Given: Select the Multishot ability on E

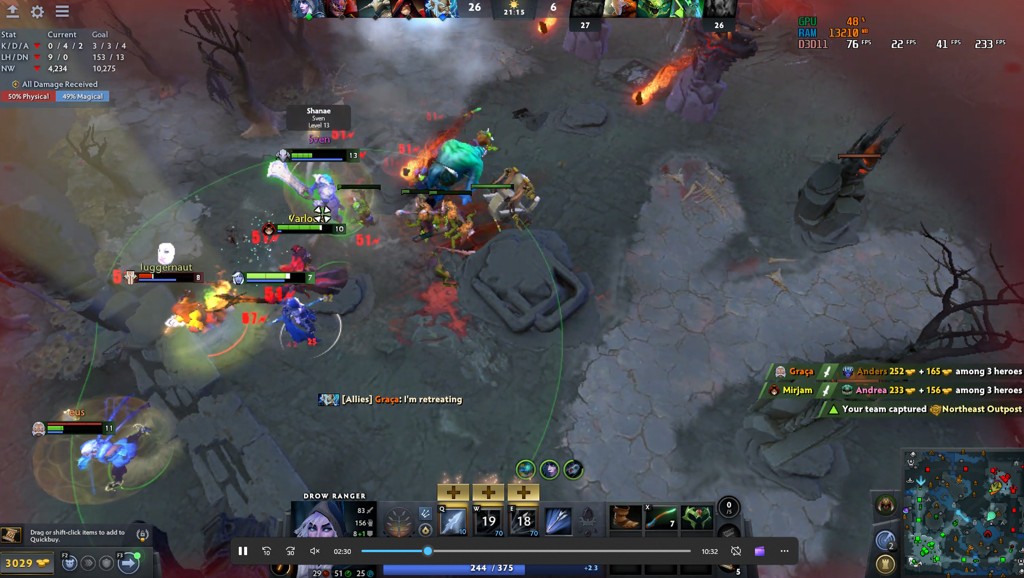Looking at the screenshot, I should [x=523, y=520].
